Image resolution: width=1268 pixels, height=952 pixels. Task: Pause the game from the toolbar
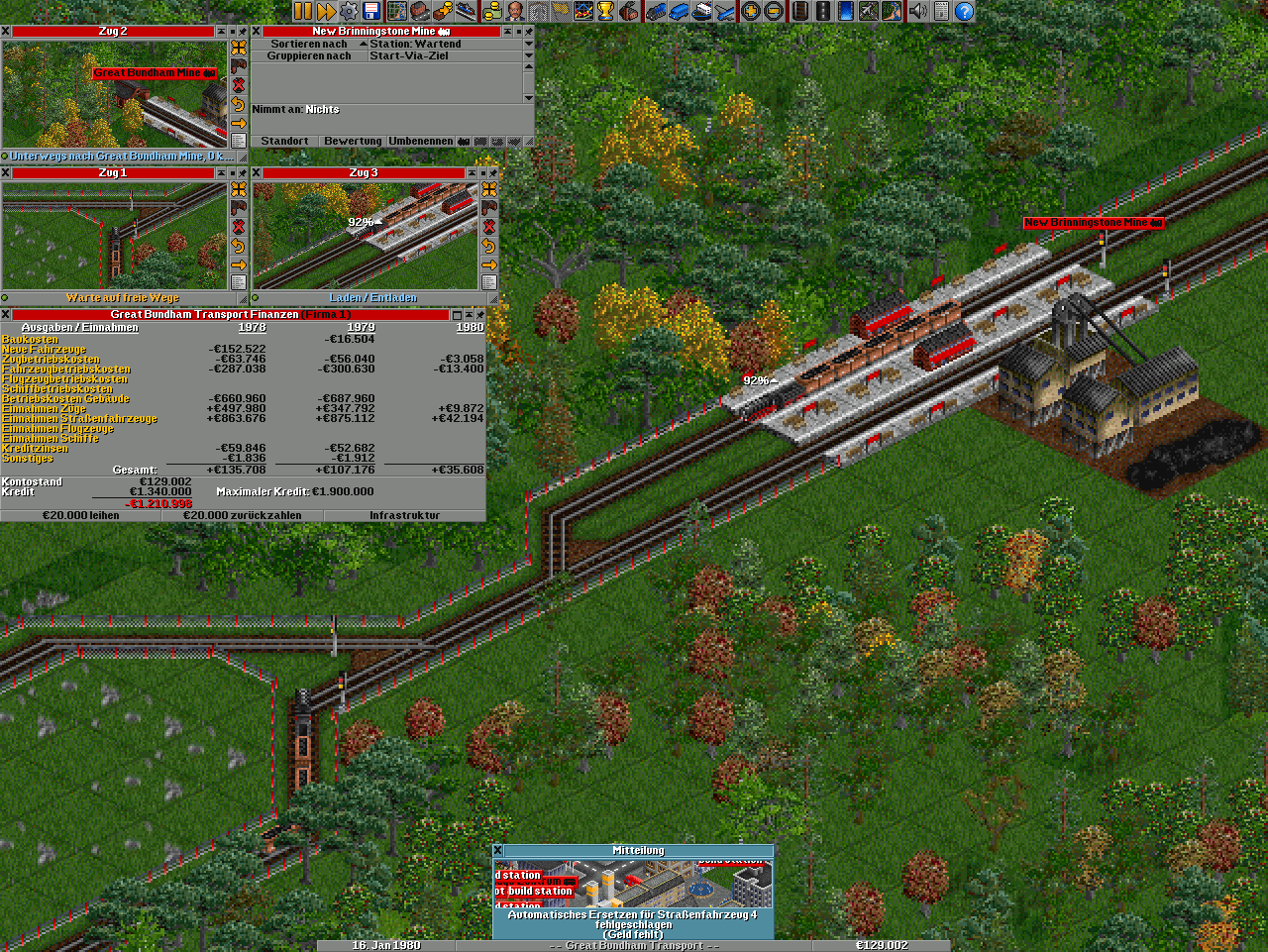(302, 11)
